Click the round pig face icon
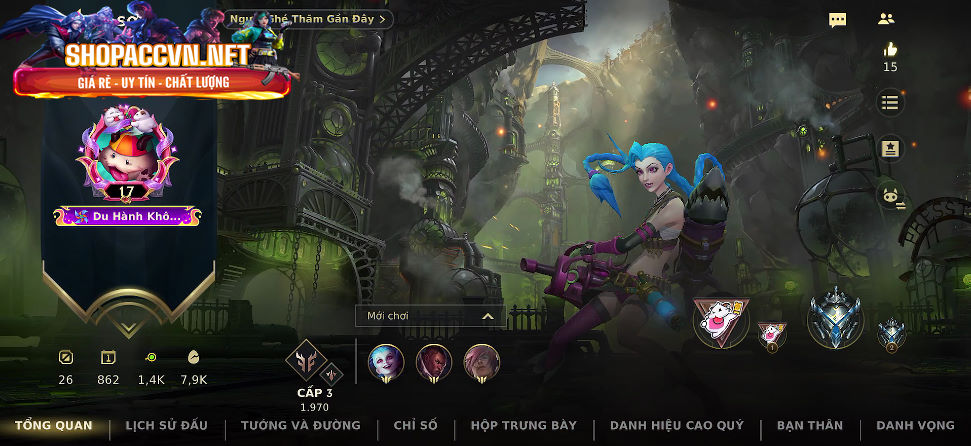971x446 pixels. tap(890, 196)
